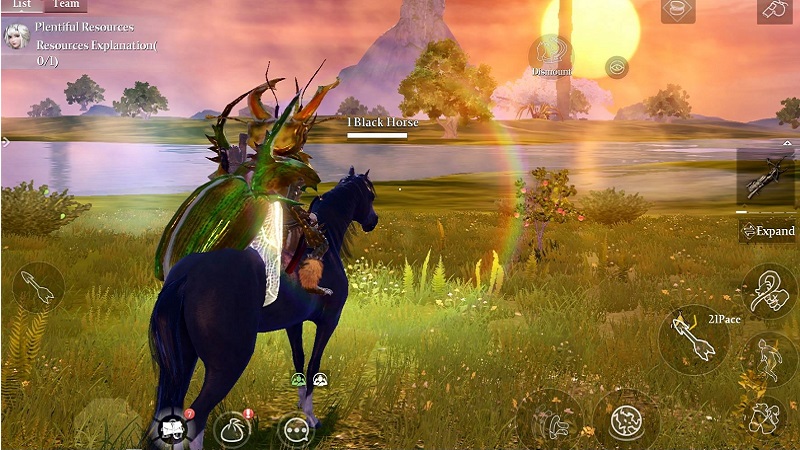The width and height of the screenshot is (800, 450).
Task: Tap the left-side arrow shot button
Action: click(x=38, y=289)
